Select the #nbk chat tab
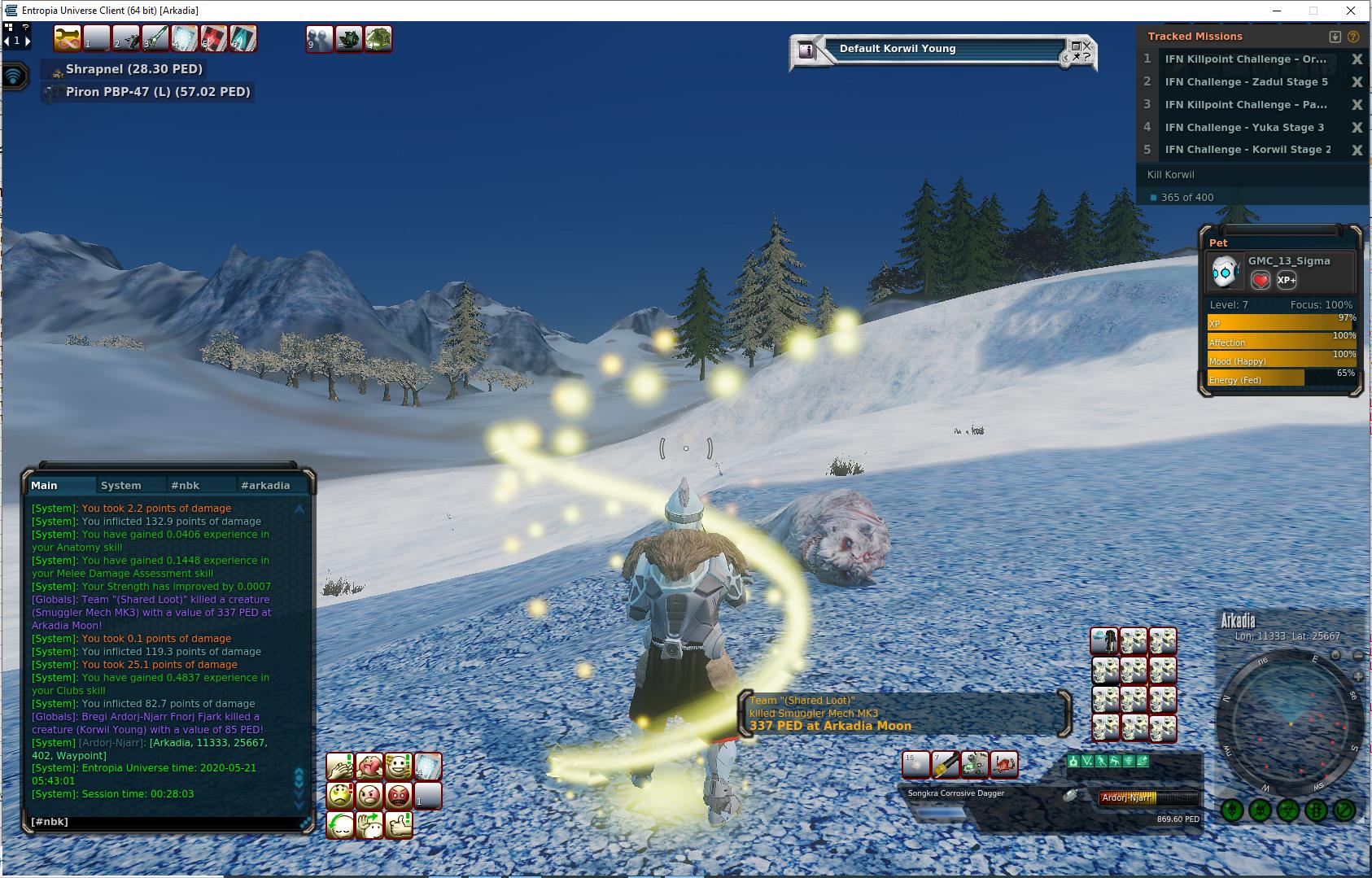1372x878 pixels. pos(185,485)
